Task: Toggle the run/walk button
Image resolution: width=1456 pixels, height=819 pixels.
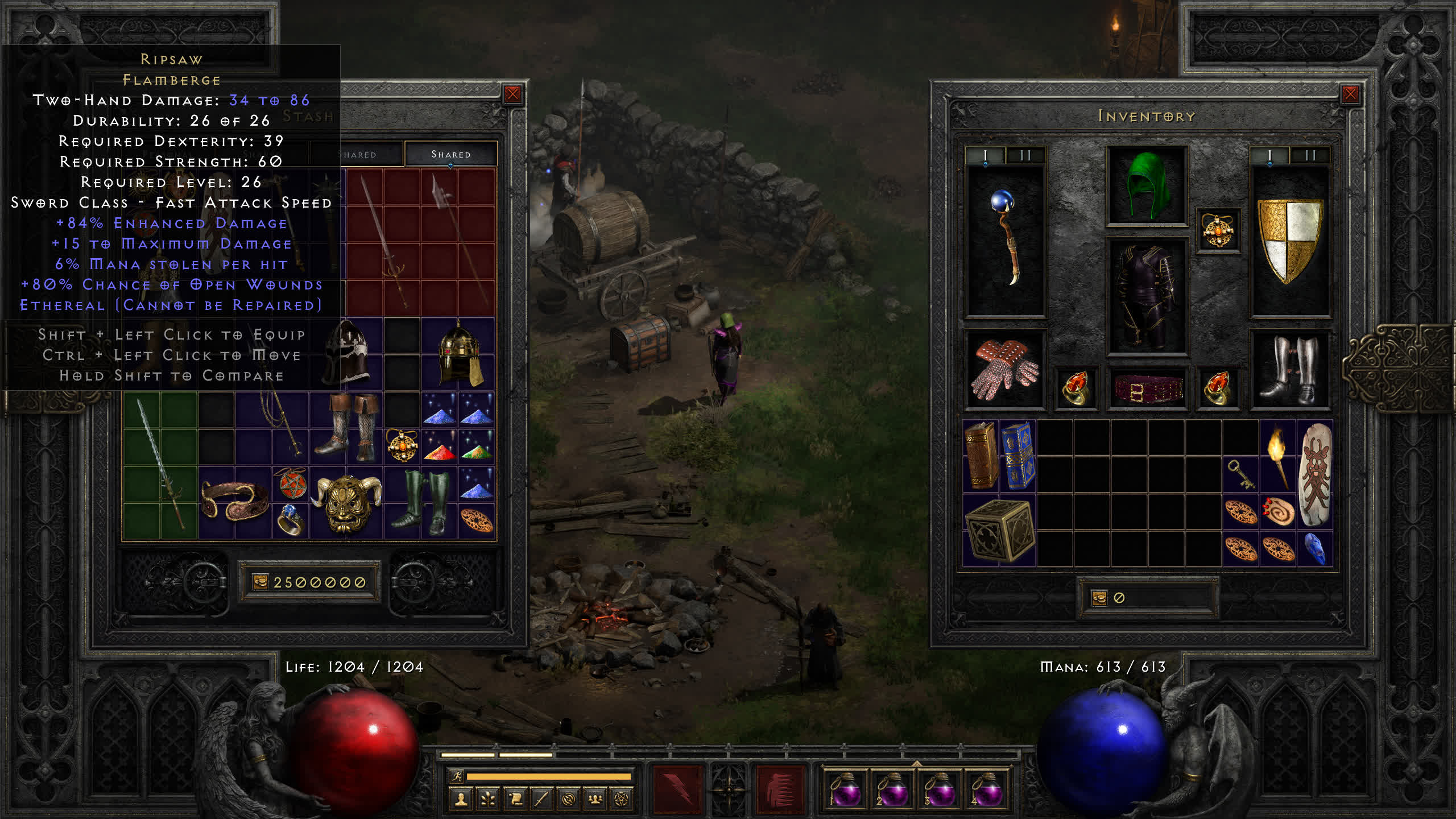Action: pos(457,776)
